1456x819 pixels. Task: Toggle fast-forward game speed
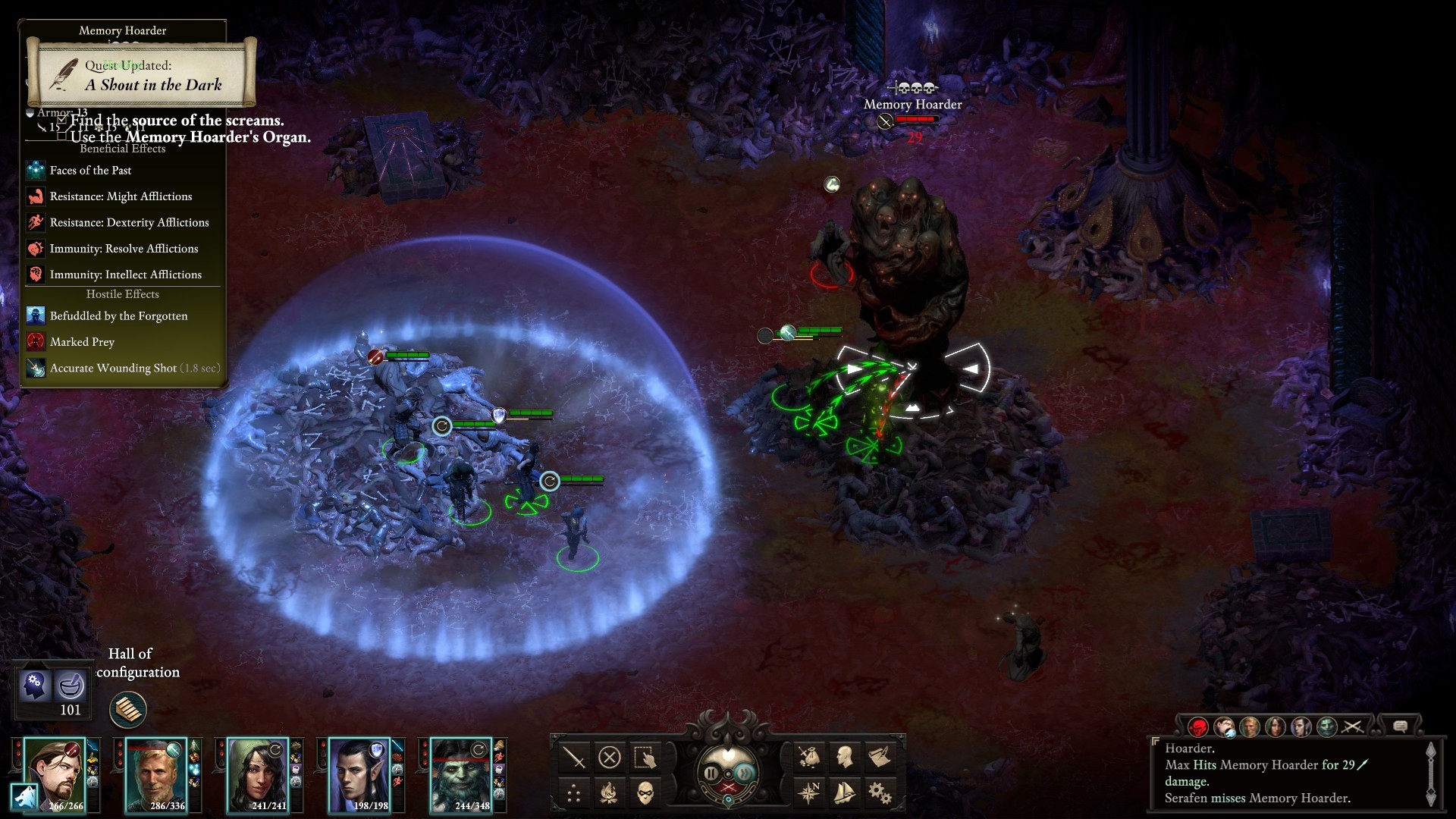(x=746, y=773)
